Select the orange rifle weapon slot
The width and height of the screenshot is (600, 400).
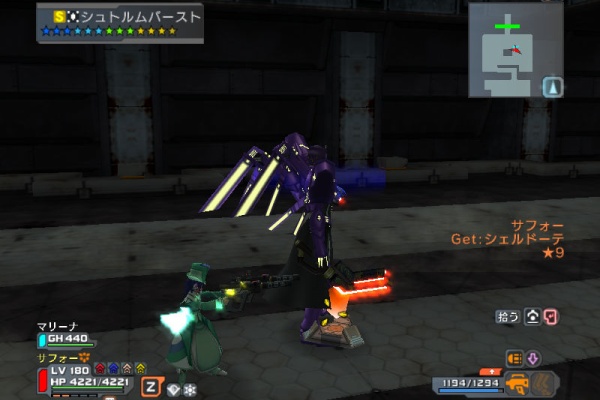(x=520, y=383)
